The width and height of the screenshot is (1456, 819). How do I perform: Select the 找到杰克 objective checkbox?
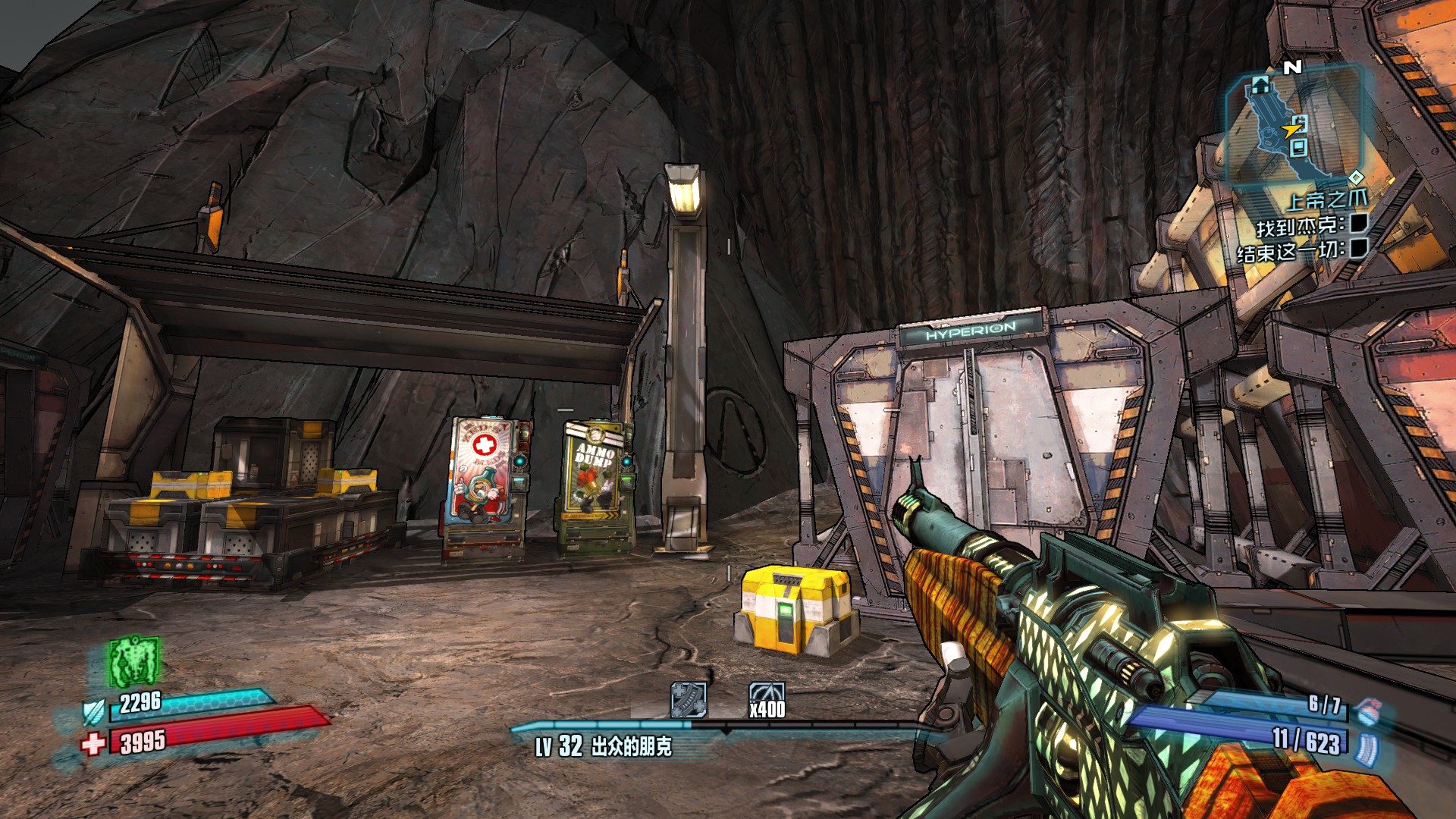[x=1359, y=223]
